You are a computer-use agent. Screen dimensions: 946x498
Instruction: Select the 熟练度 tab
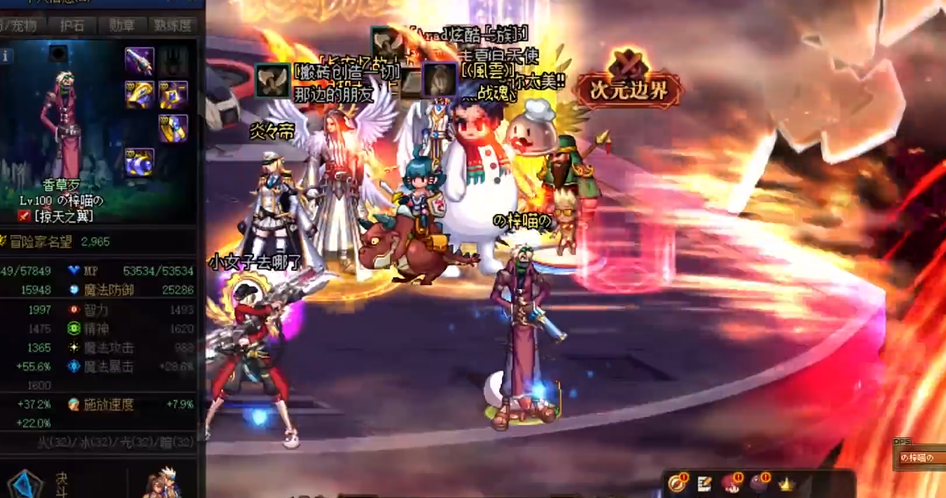pos(174,26)
